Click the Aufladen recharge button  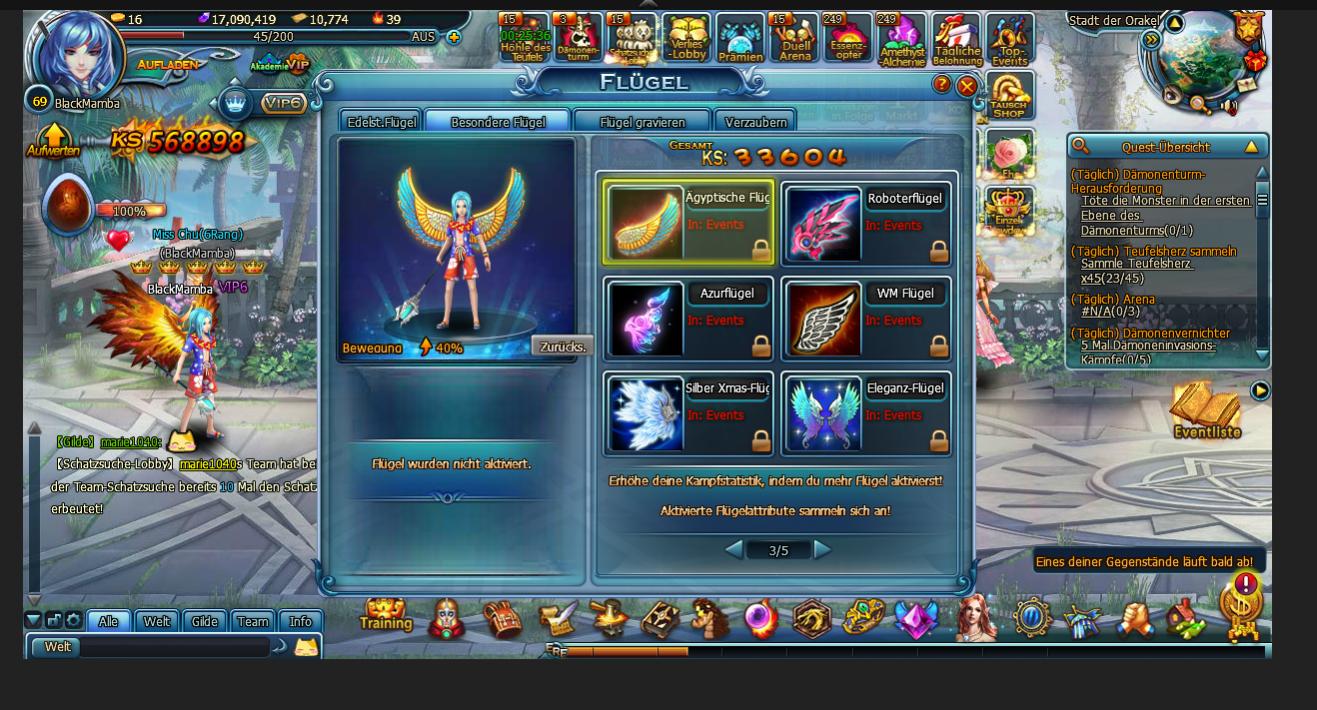coord(167,65)
